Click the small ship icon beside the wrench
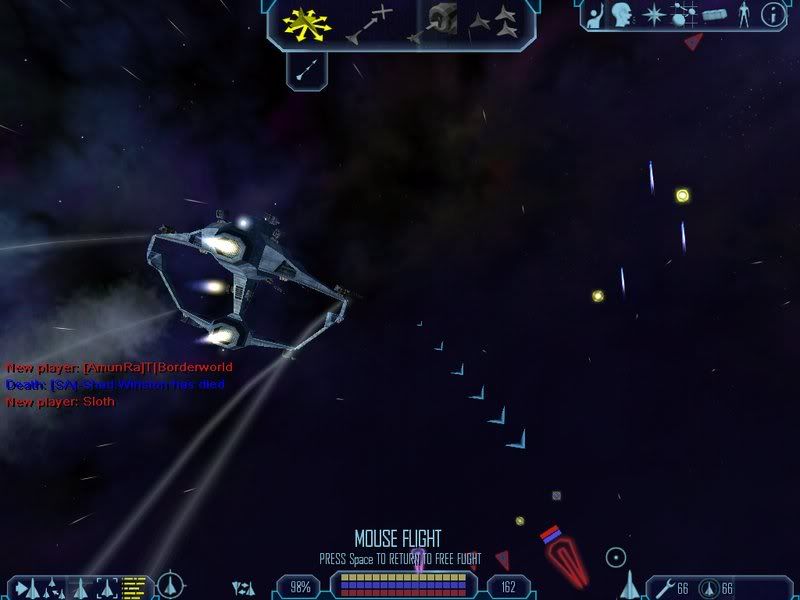 630,584
